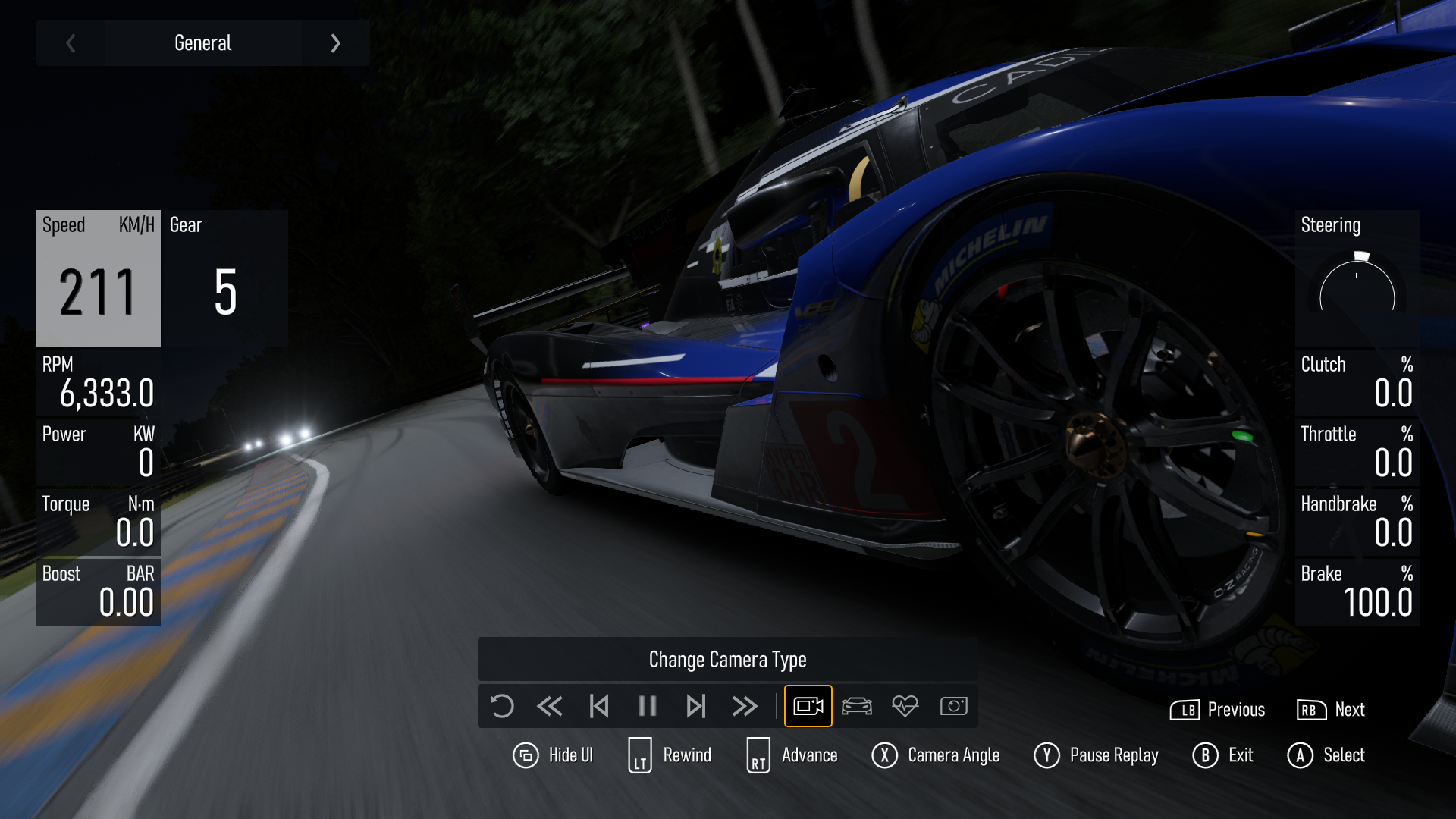Select the Change Camera Type icon
The image size is (1456, 819).
(808, 706)
